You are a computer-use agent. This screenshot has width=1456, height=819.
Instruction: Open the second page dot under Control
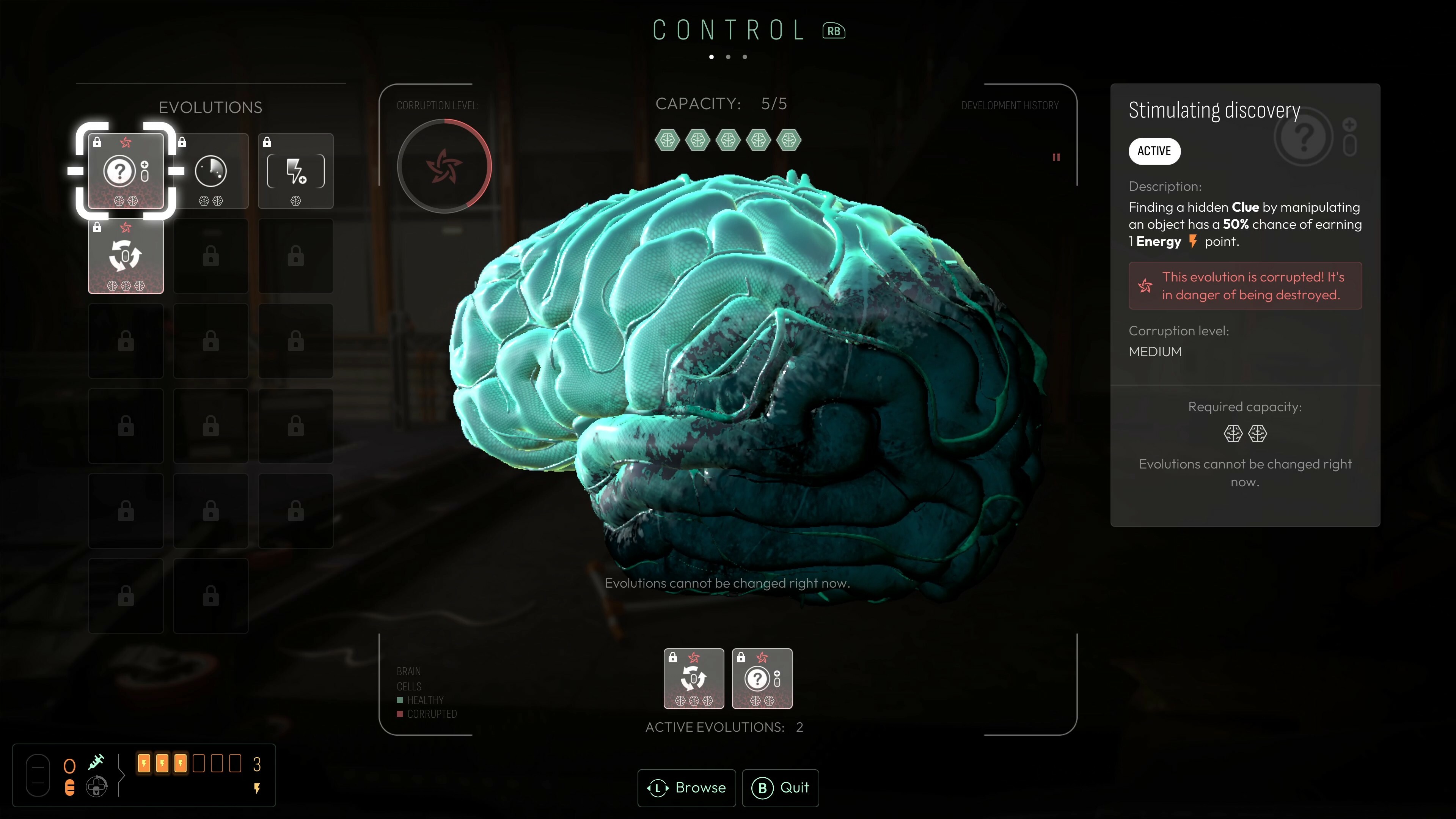[728, 57]
